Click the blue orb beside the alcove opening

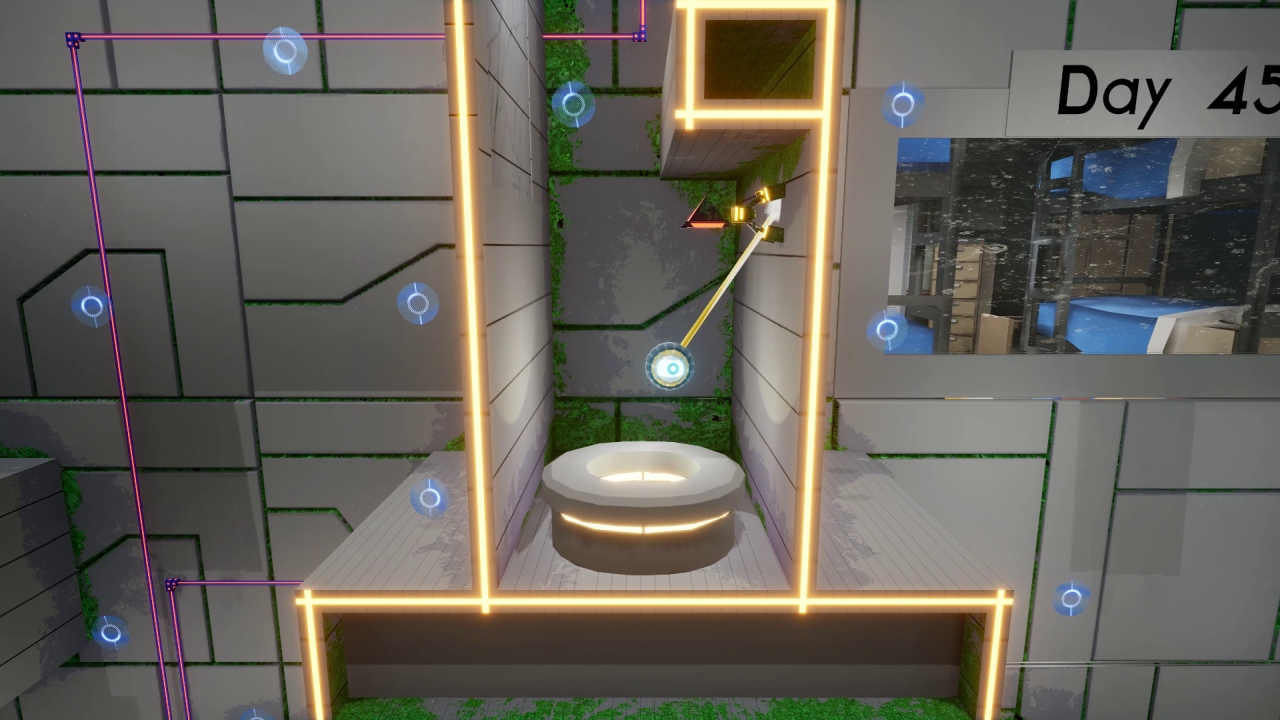pyautogui.click(x=576, y=103)
